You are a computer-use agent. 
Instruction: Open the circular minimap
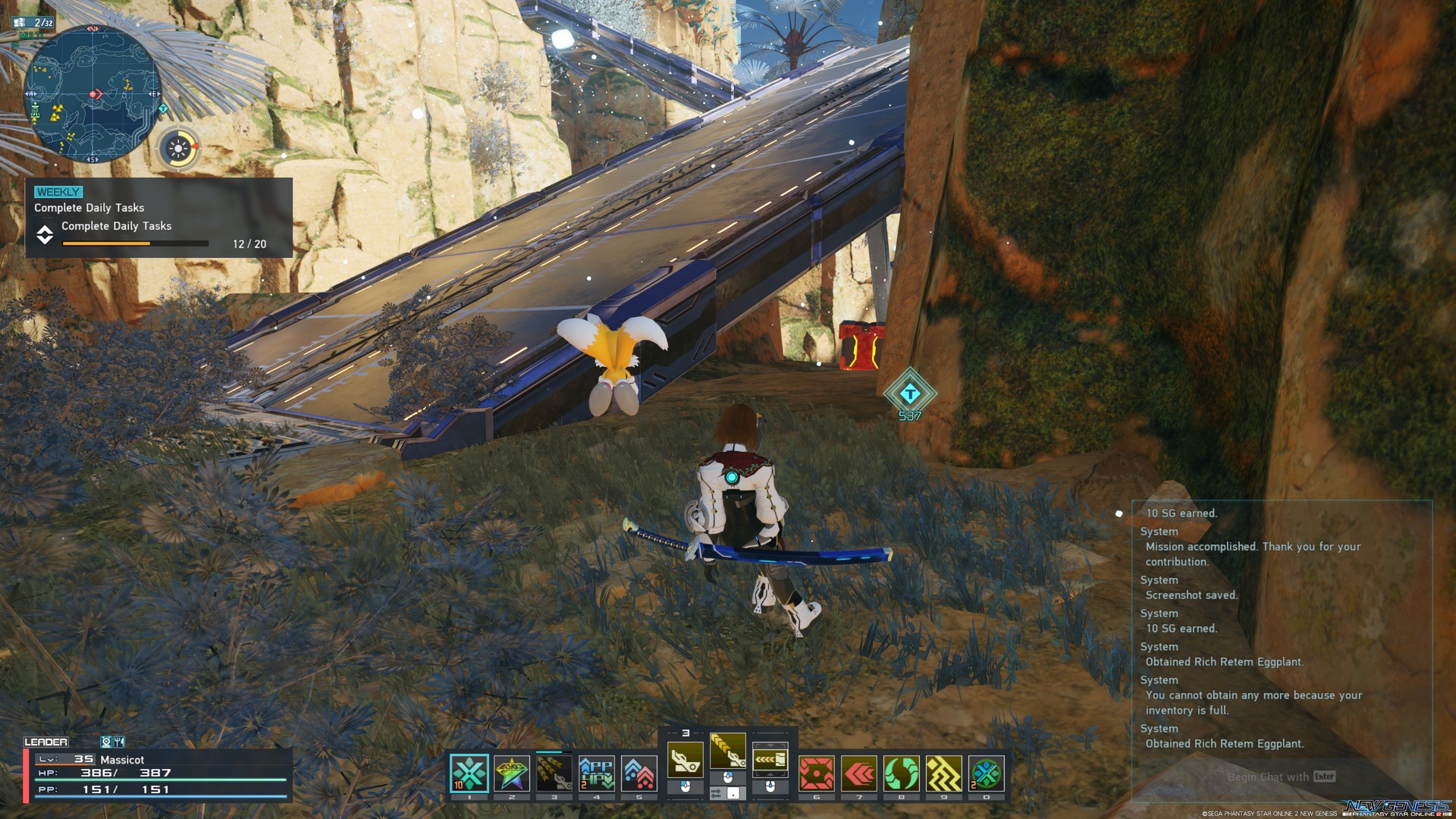93,94
